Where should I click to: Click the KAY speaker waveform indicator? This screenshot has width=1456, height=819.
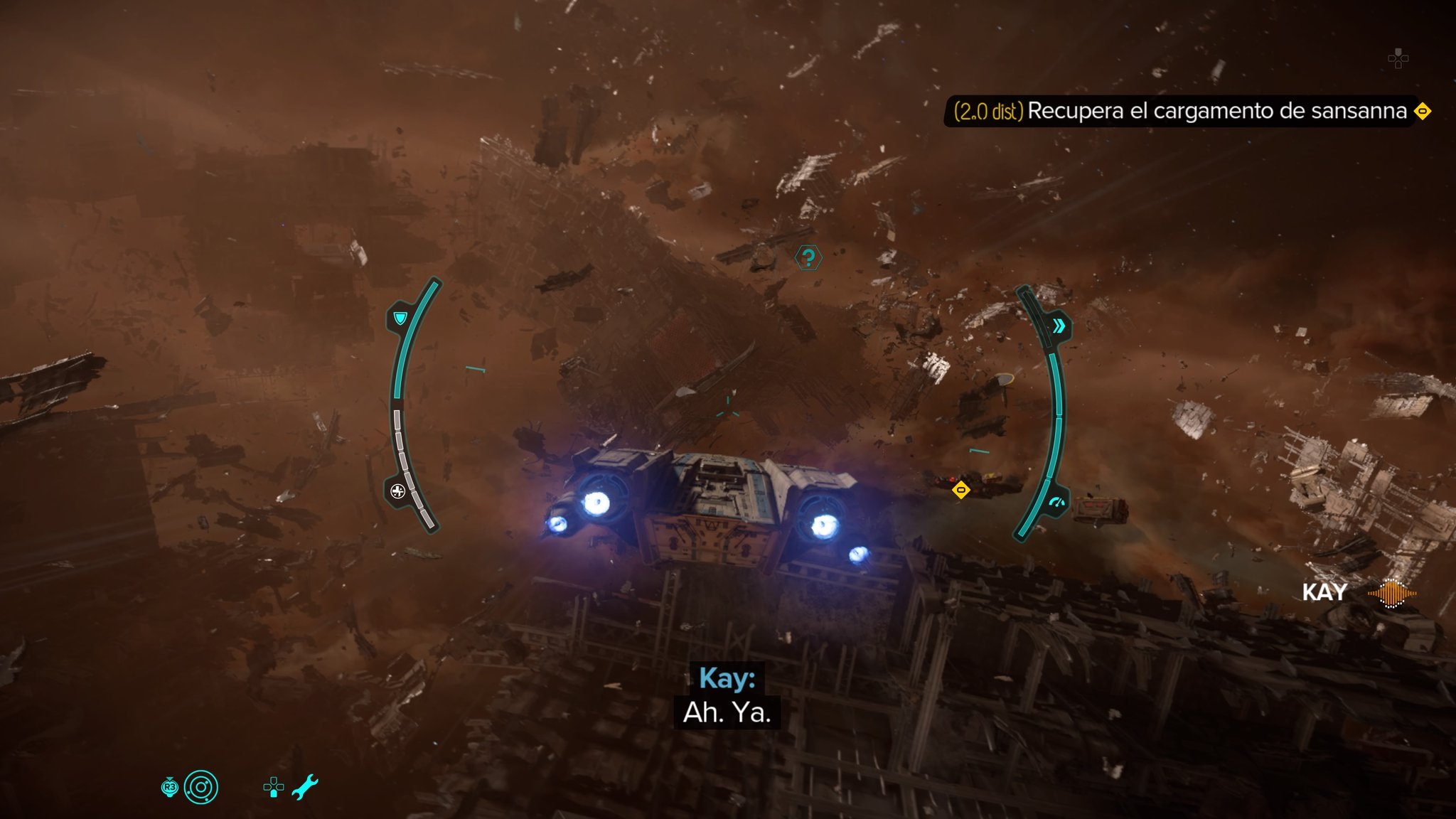pyautogui.click(x=1391, y=593)
